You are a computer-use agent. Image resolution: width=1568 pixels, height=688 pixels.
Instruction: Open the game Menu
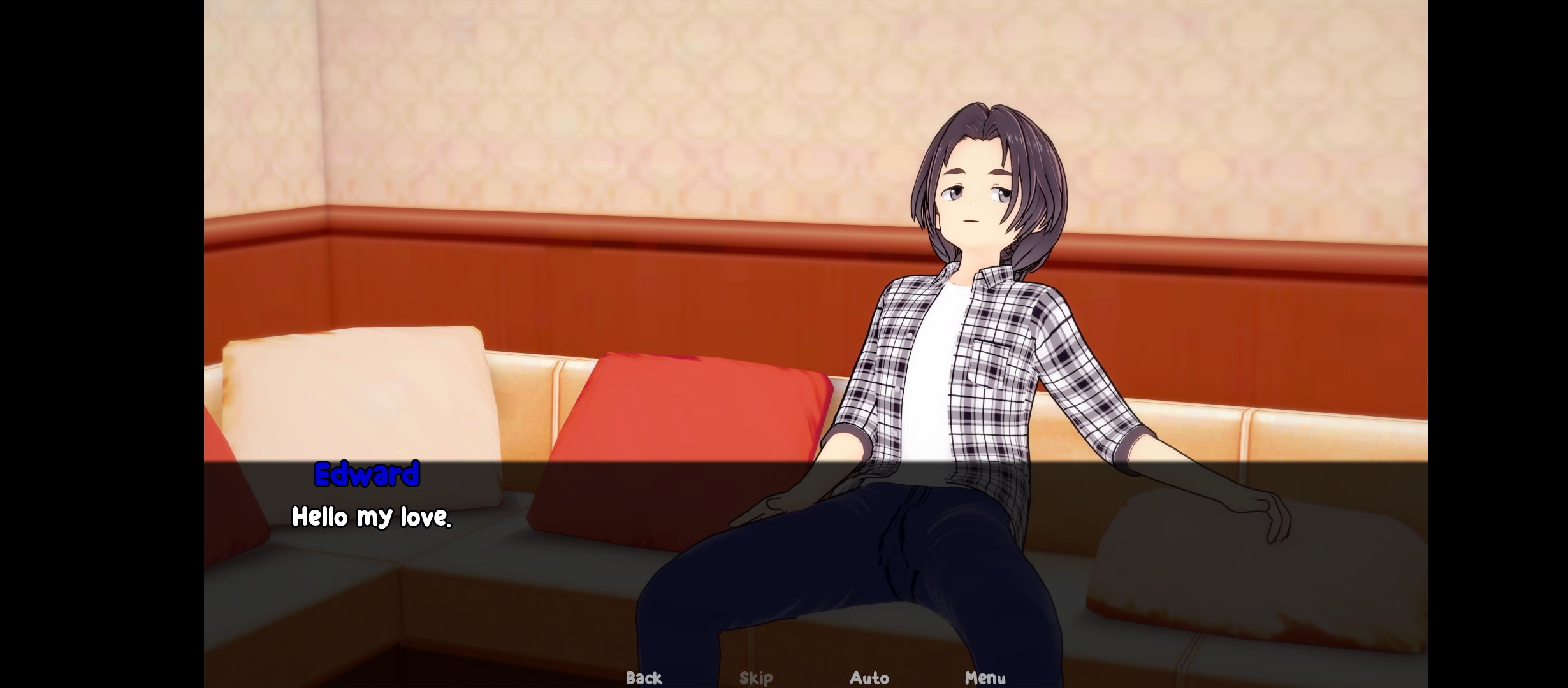tap(985, 677)
